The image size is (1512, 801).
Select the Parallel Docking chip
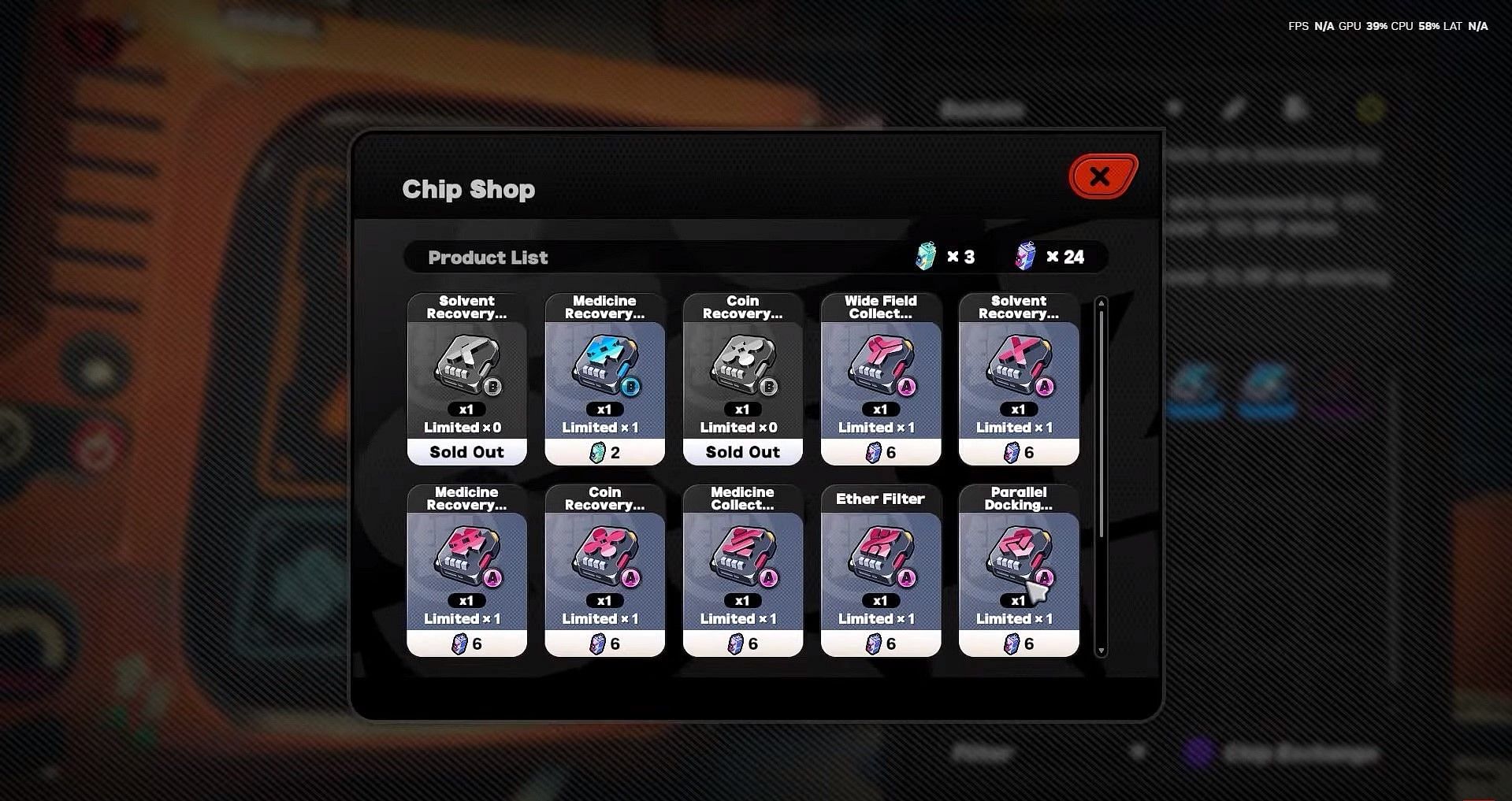point(1018,570)
